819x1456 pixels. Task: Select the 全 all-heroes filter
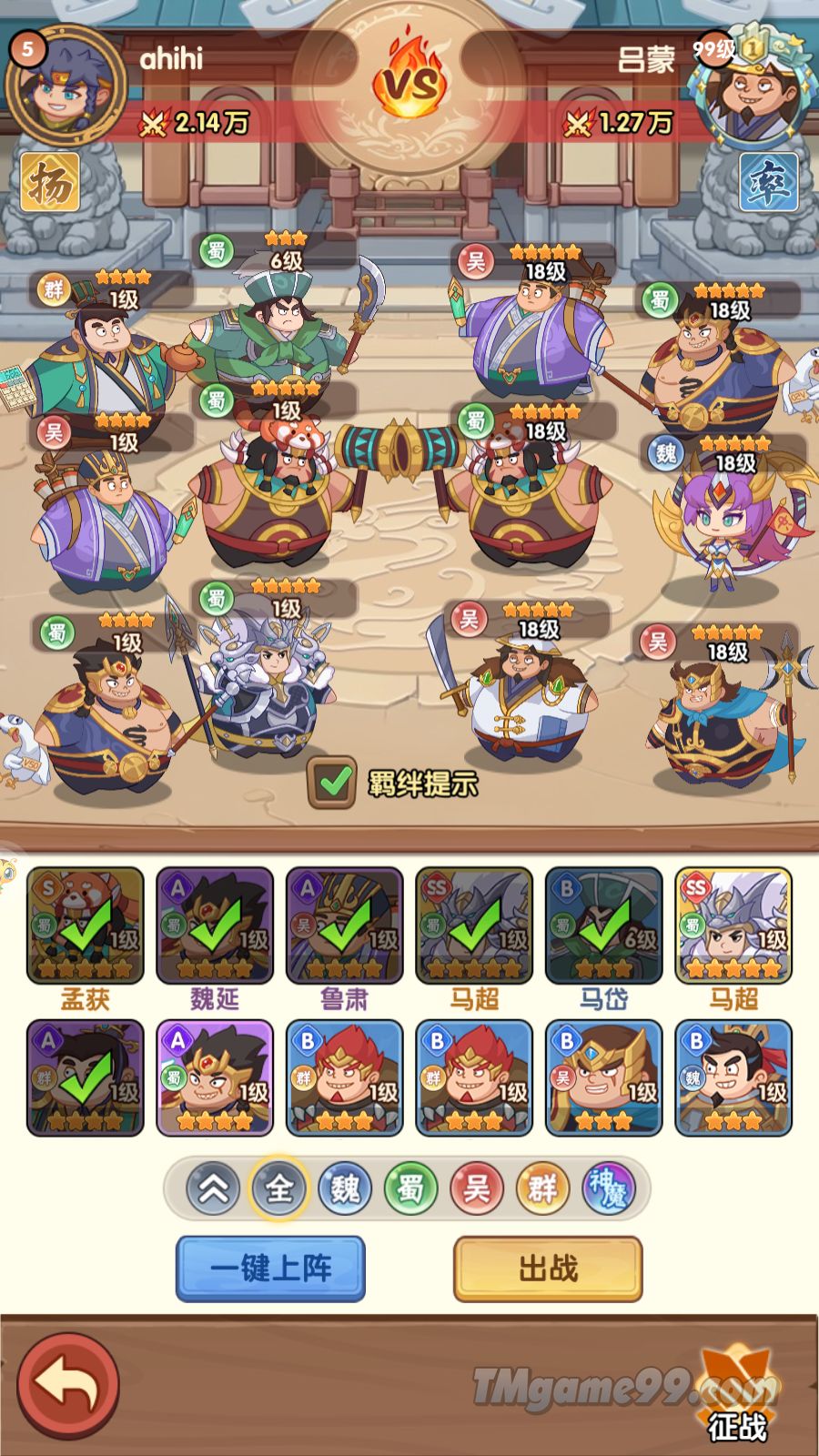coord(278,1188)
